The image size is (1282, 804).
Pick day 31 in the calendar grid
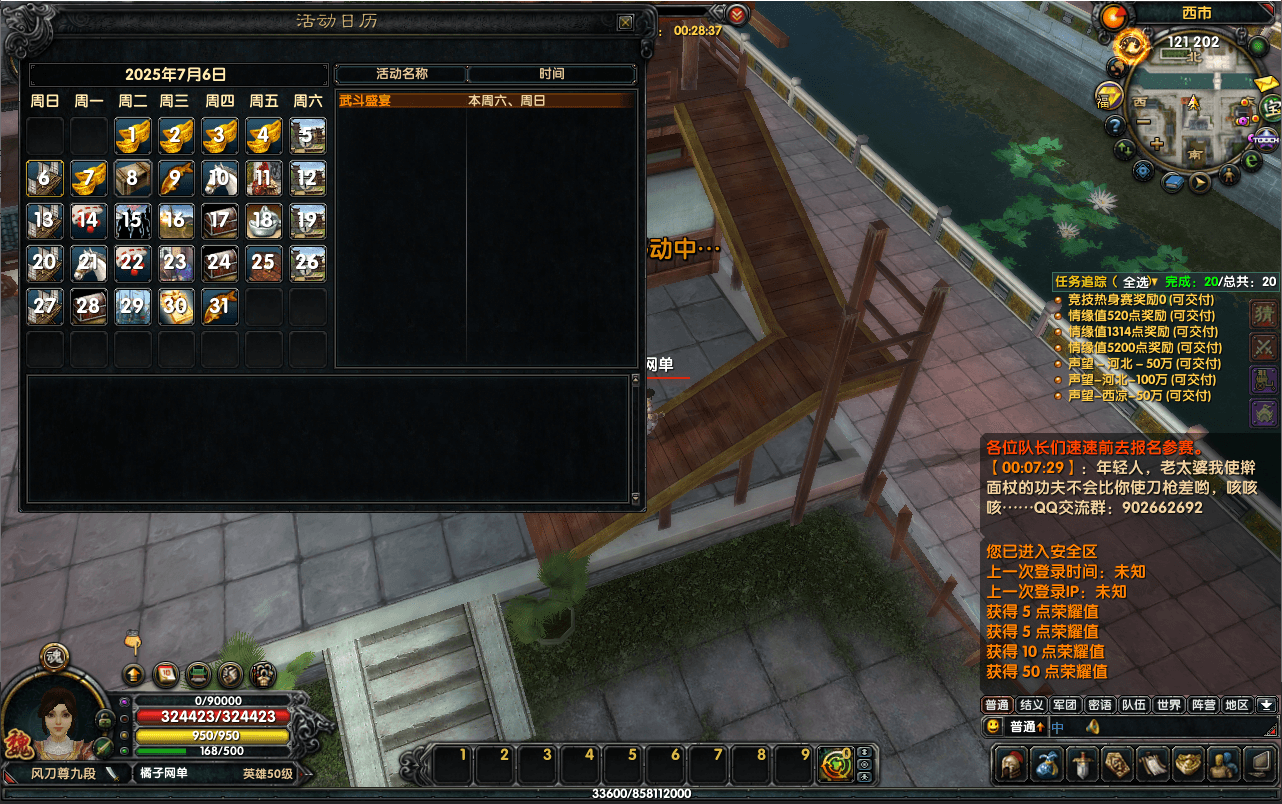click(219, 306)
